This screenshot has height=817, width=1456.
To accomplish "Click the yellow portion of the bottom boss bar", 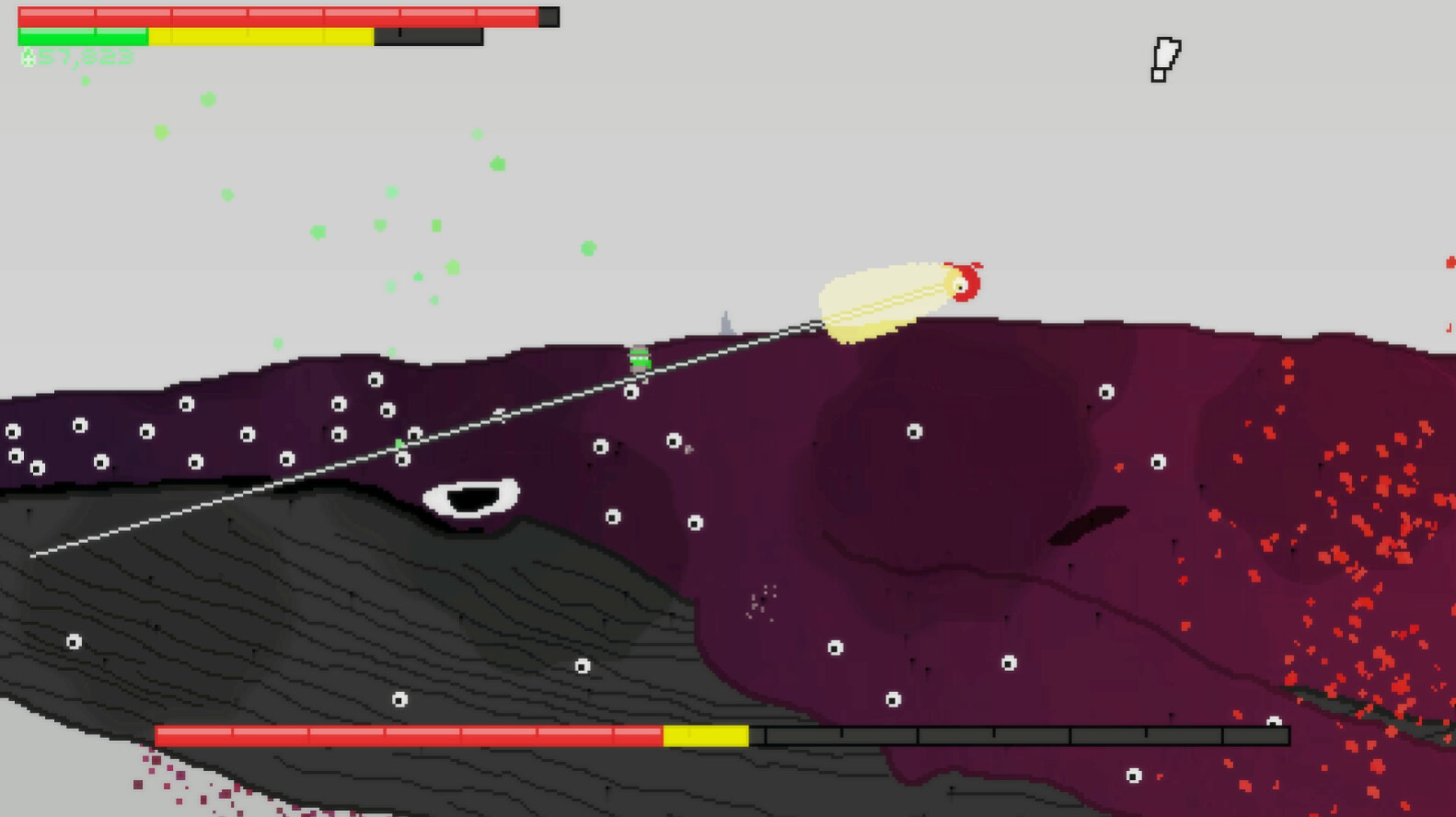I will point(707,735).
